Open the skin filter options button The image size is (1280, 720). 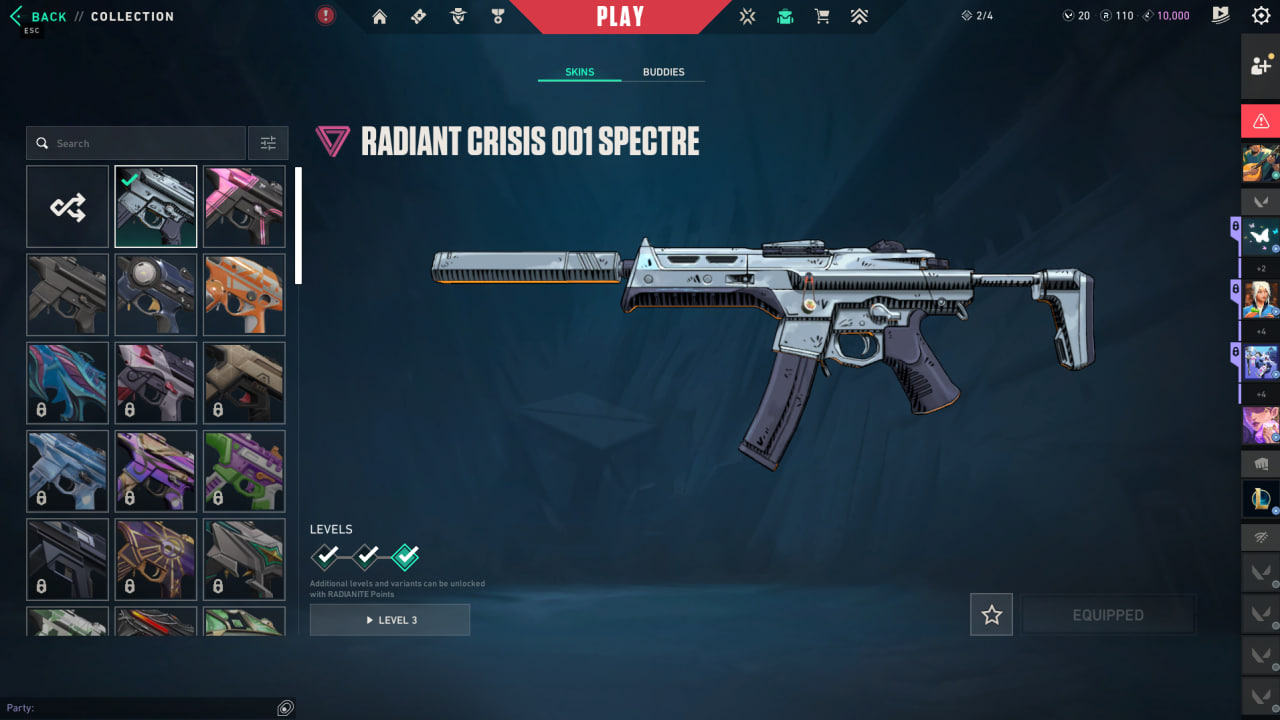pos(268,143)
